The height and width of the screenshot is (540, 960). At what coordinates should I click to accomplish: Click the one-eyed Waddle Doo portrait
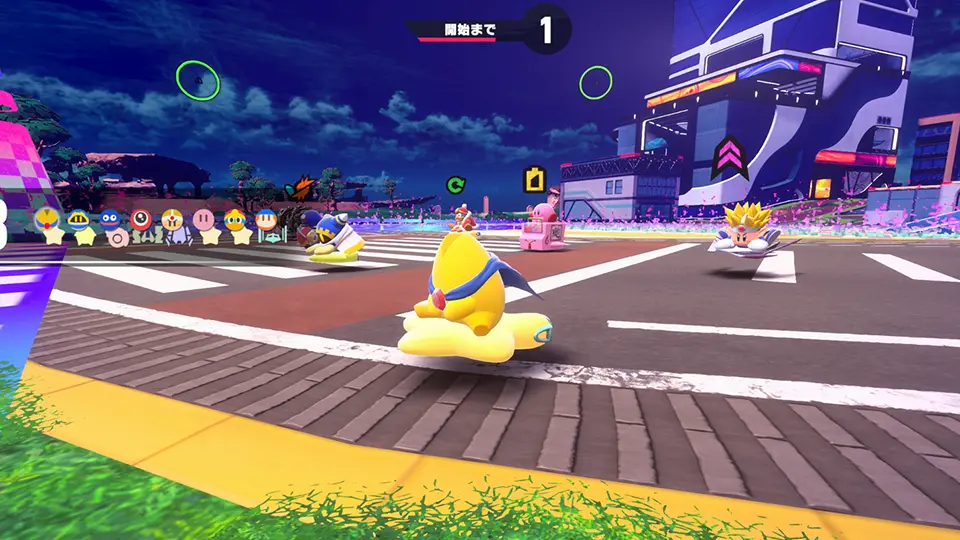coord(141,218)
